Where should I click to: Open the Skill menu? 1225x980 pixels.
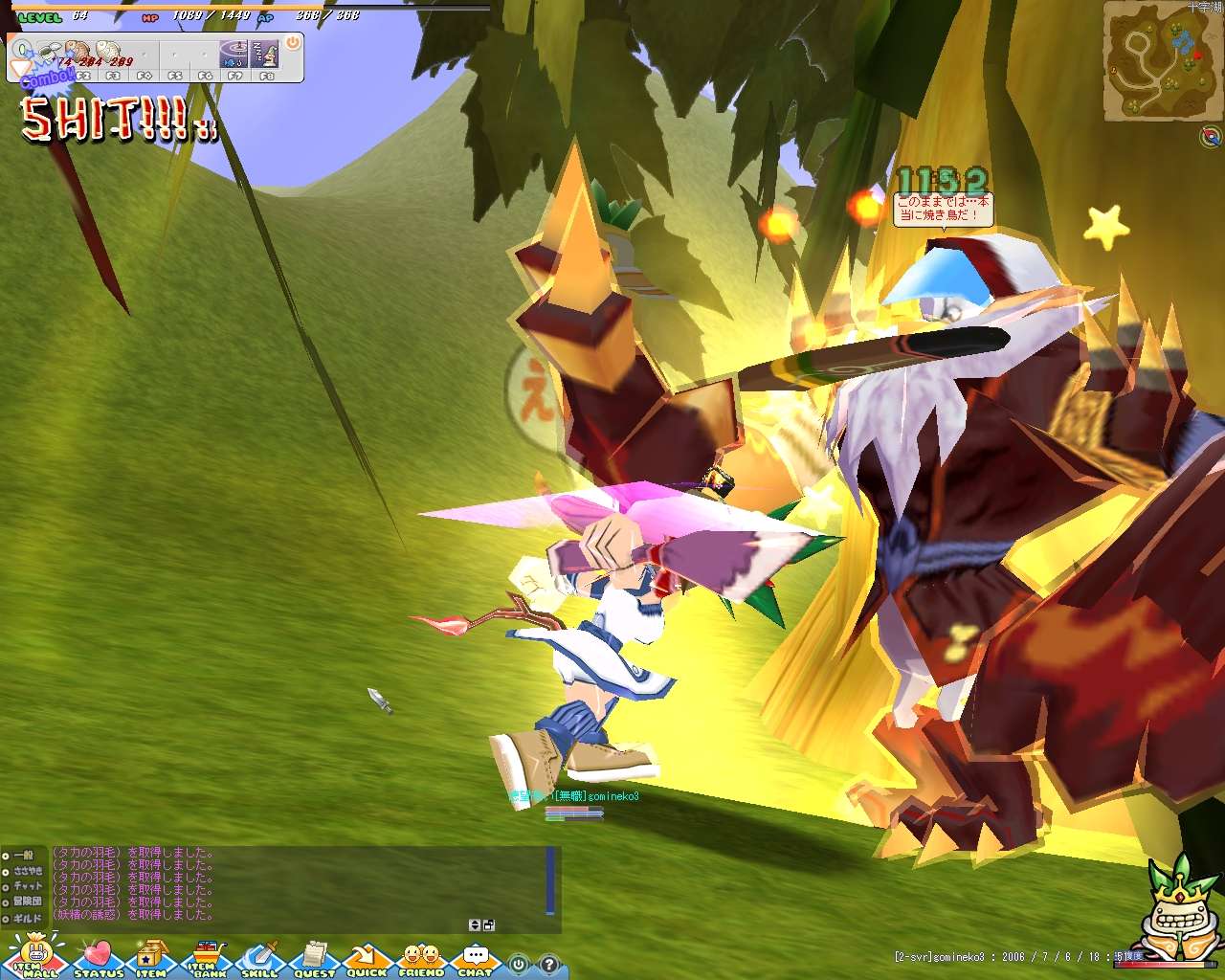coord(259,958)
